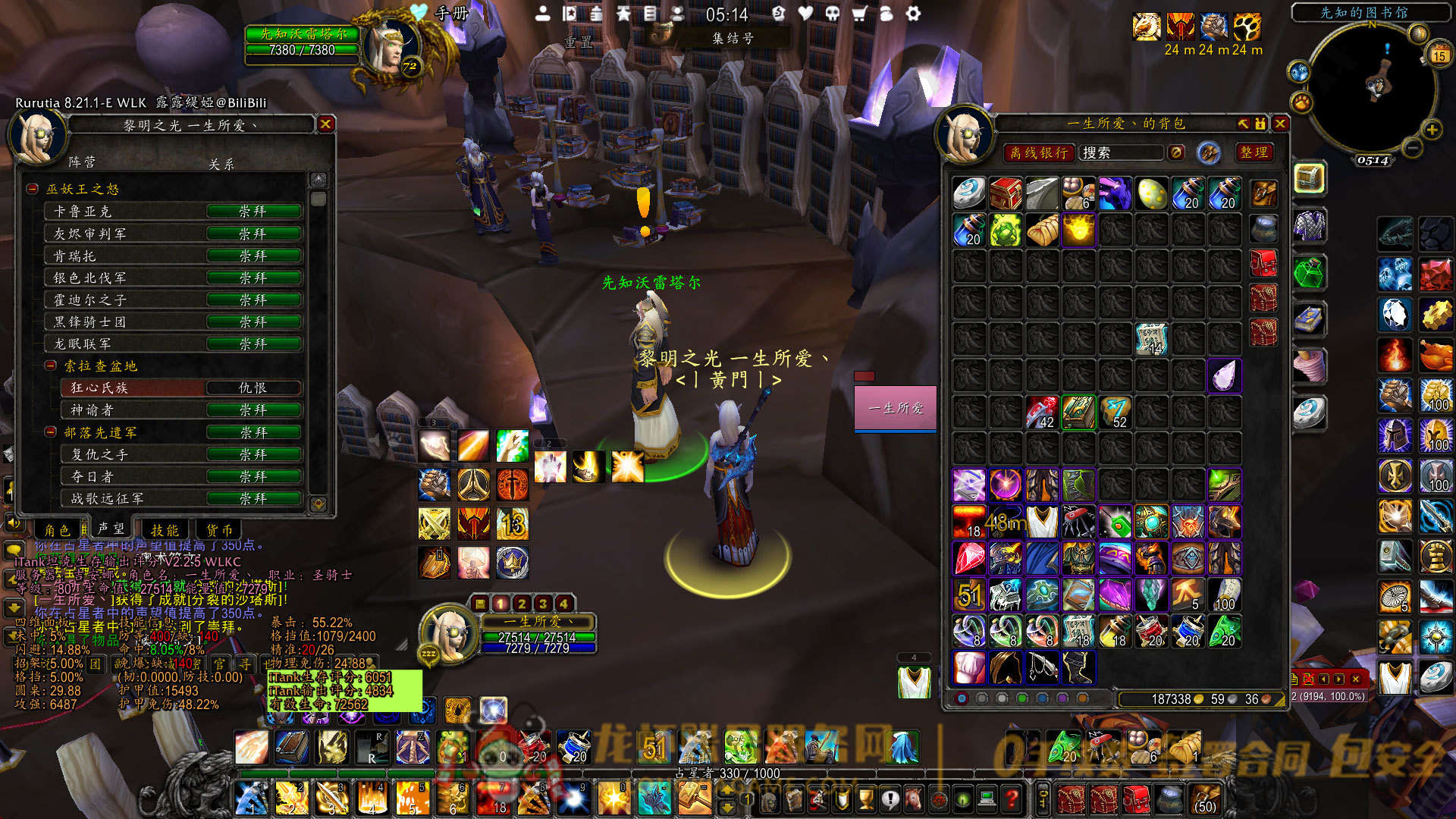
Task: Open the 货币 currency tab
Action: coord(219,530)
